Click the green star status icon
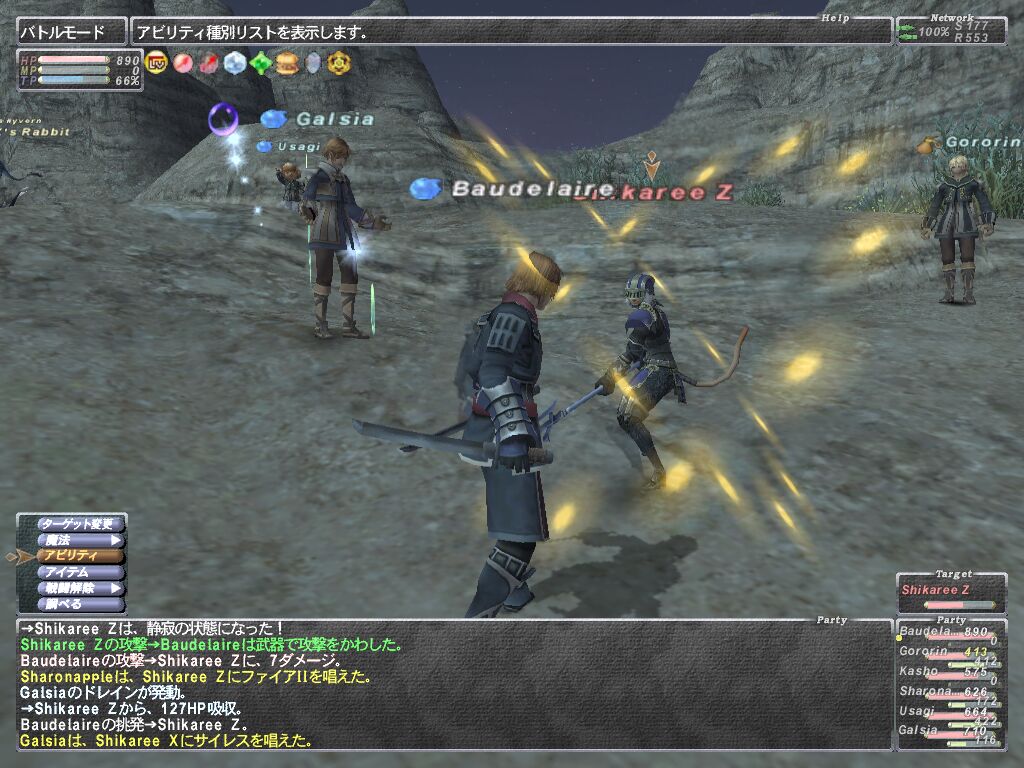Image resolution: width=1024 pixels, height=768 pixels. click(x=261, y=63)
